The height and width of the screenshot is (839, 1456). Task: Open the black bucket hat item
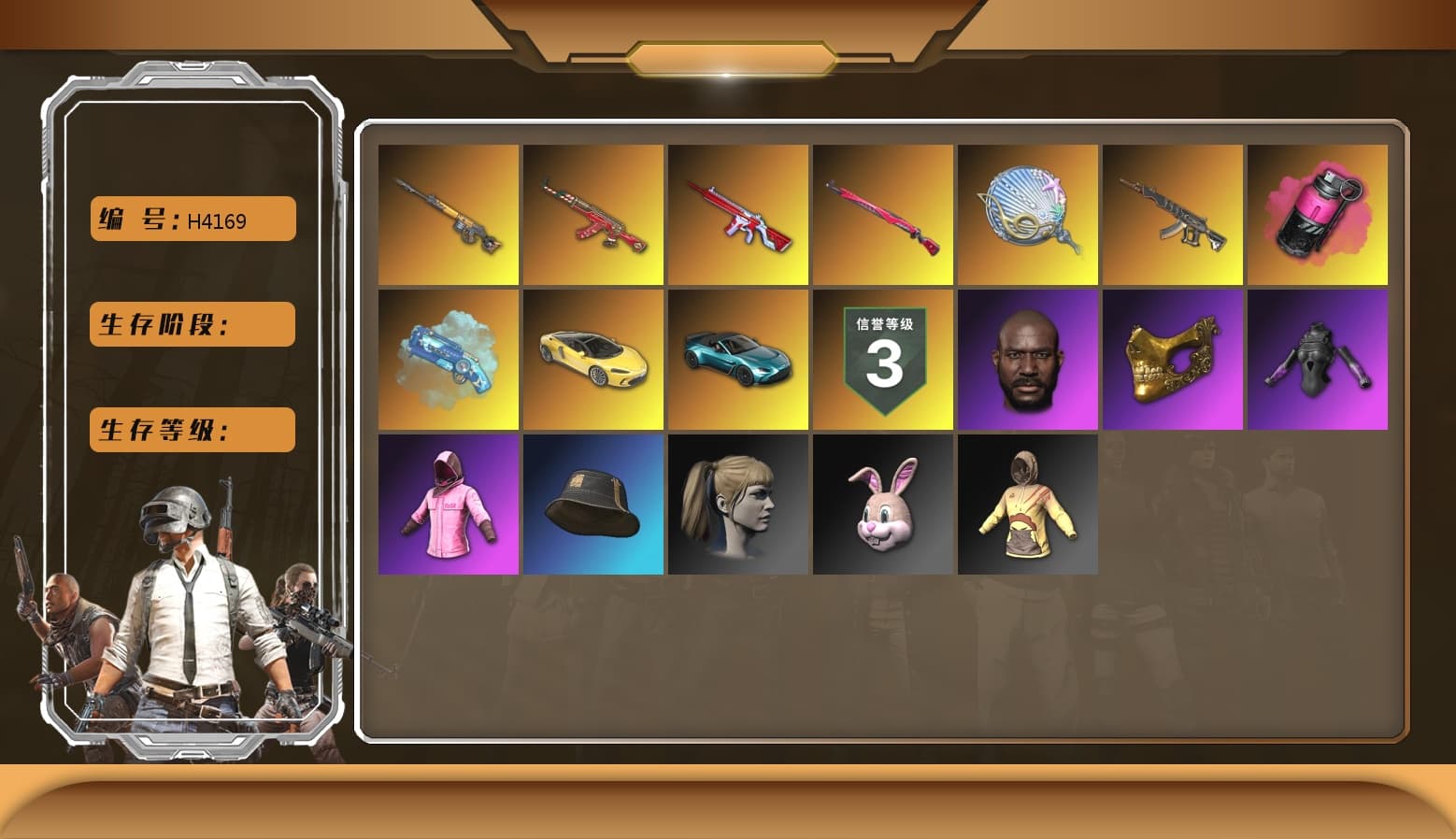592,505
